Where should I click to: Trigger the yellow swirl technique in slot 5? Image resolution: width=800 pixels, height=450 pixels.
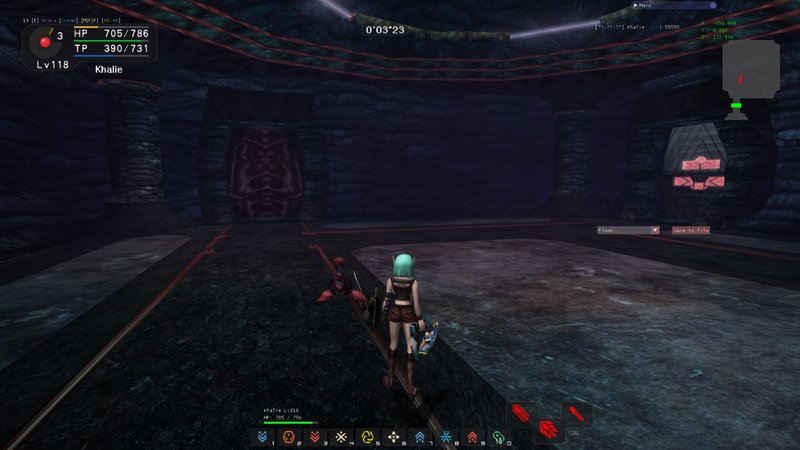click(x=367, y=436)
